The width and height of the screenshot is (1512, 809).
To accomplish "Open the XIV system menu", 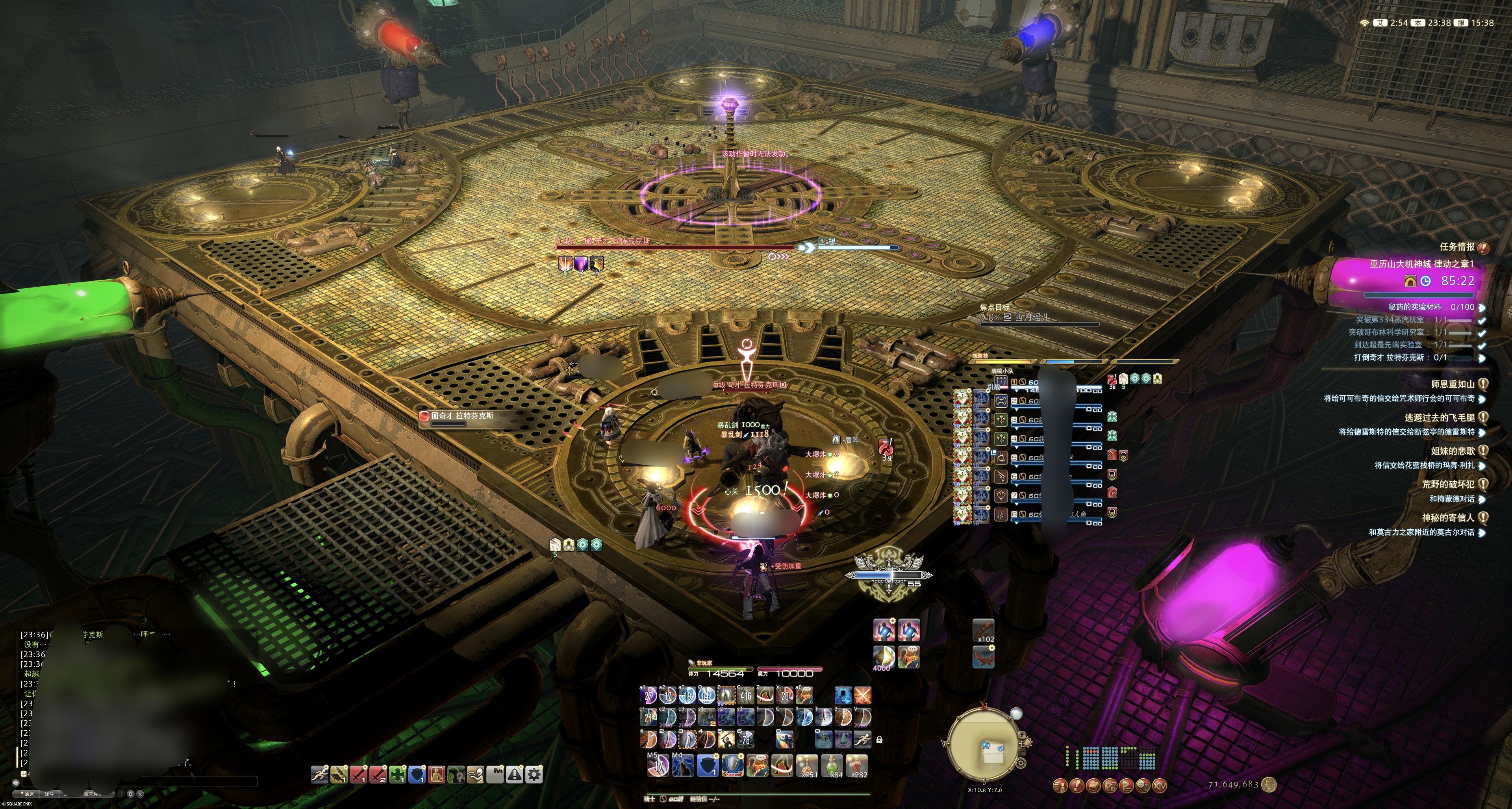I will (1159, 785).
